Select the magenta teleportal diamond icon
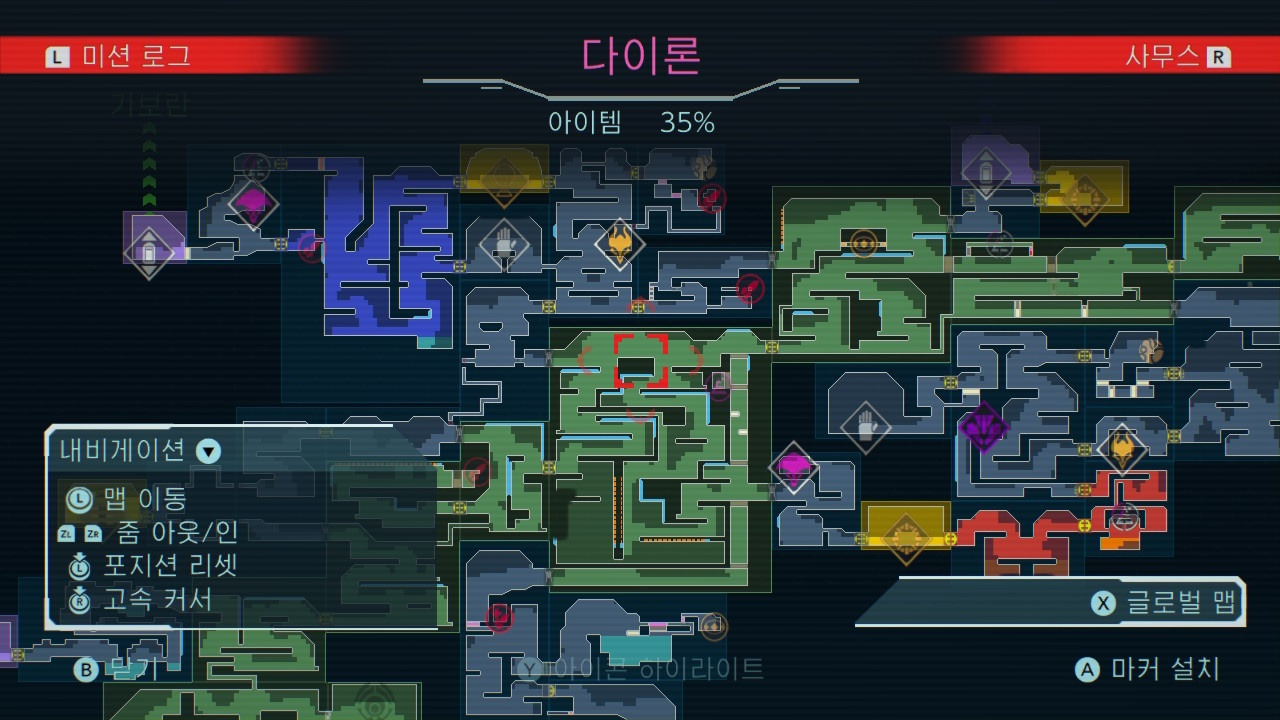This screenshot has height=720, width=1280. (795, 468)
